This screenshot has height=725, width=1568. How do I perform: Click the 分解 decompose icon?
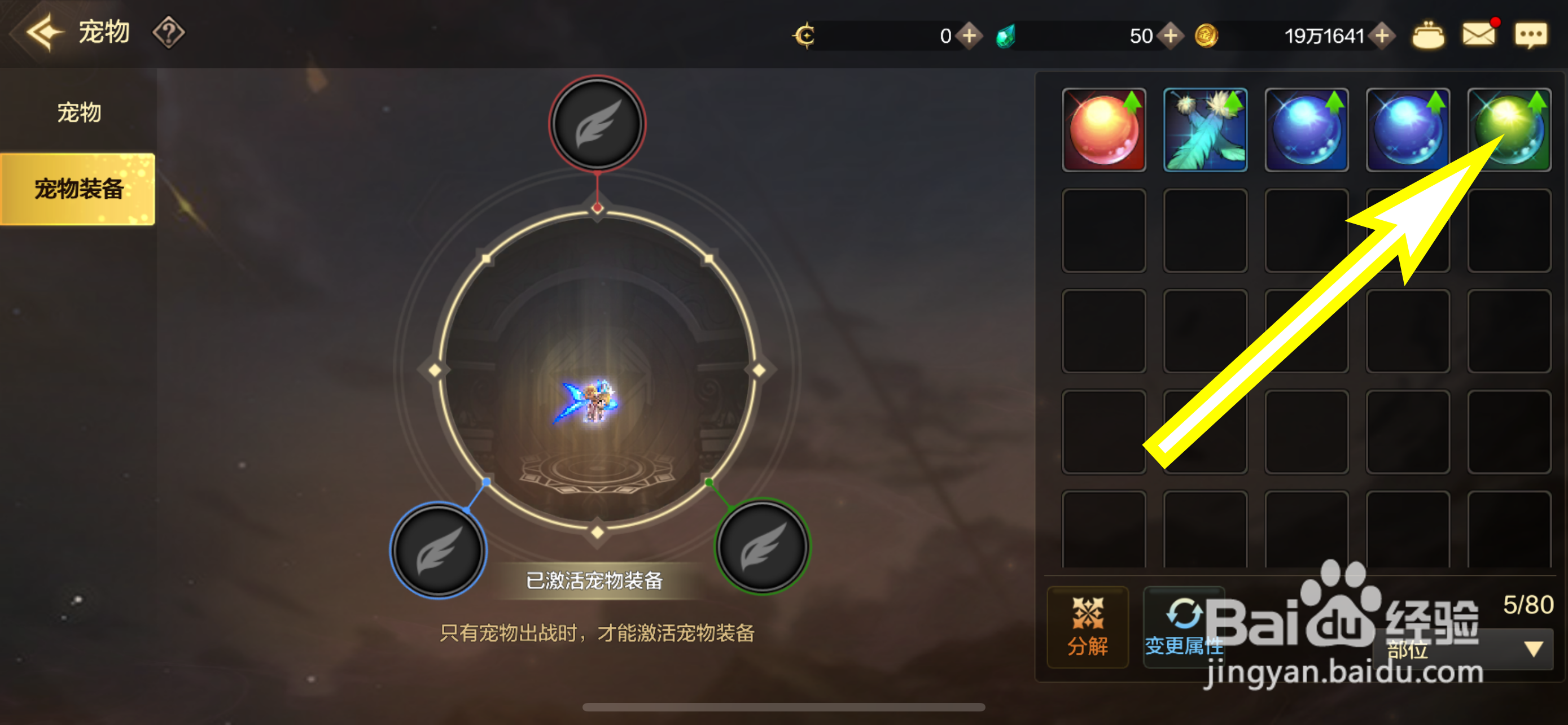pos(1088,627)
